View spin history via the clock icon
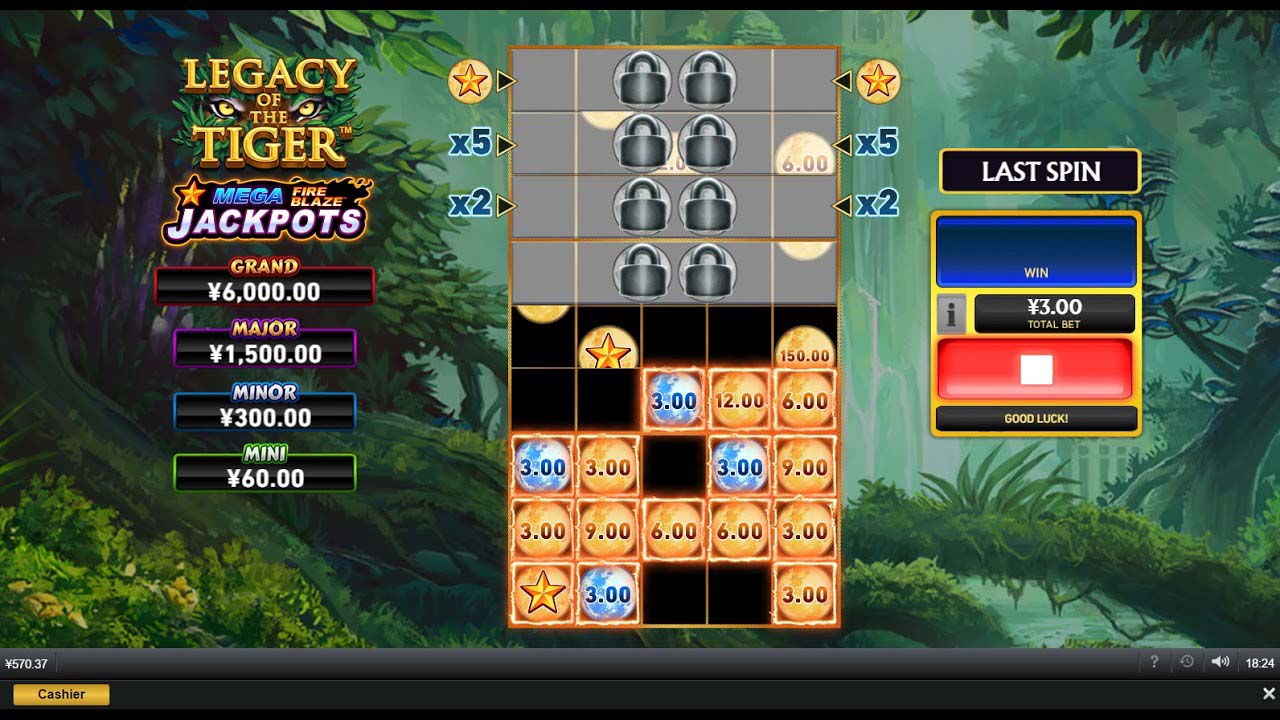The height and width of the screenshot is (720, 1280). pyautogui.click(x=1186, y=661)
